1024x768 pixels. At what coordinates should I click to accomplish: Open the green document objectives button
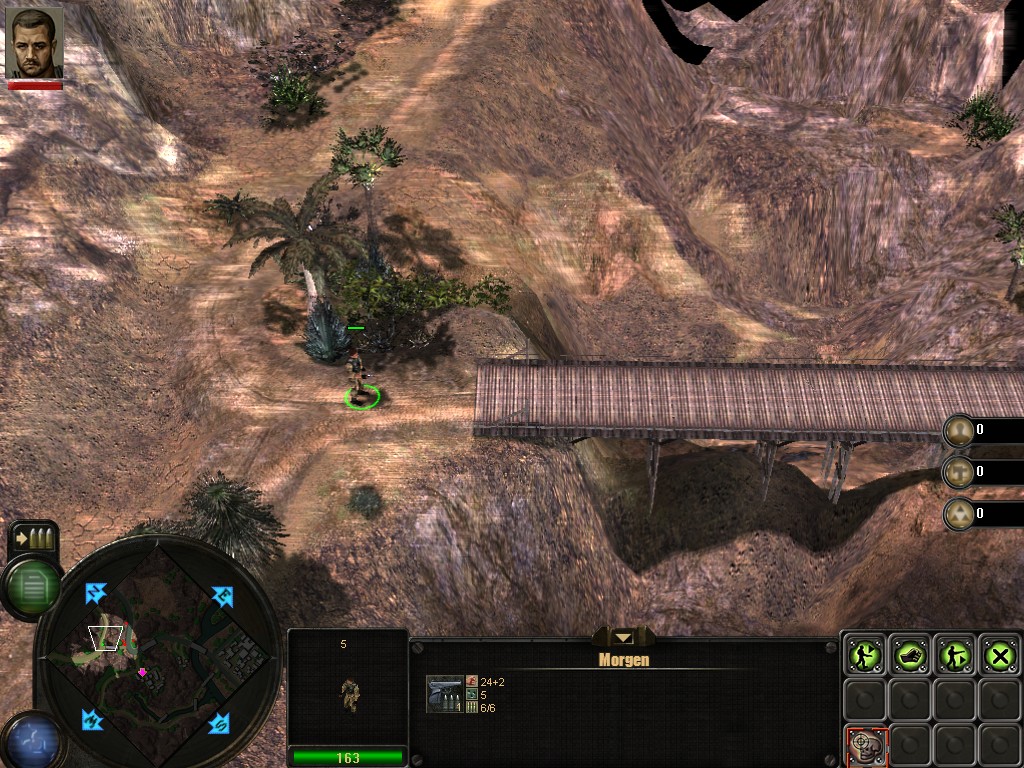[34, 586]
